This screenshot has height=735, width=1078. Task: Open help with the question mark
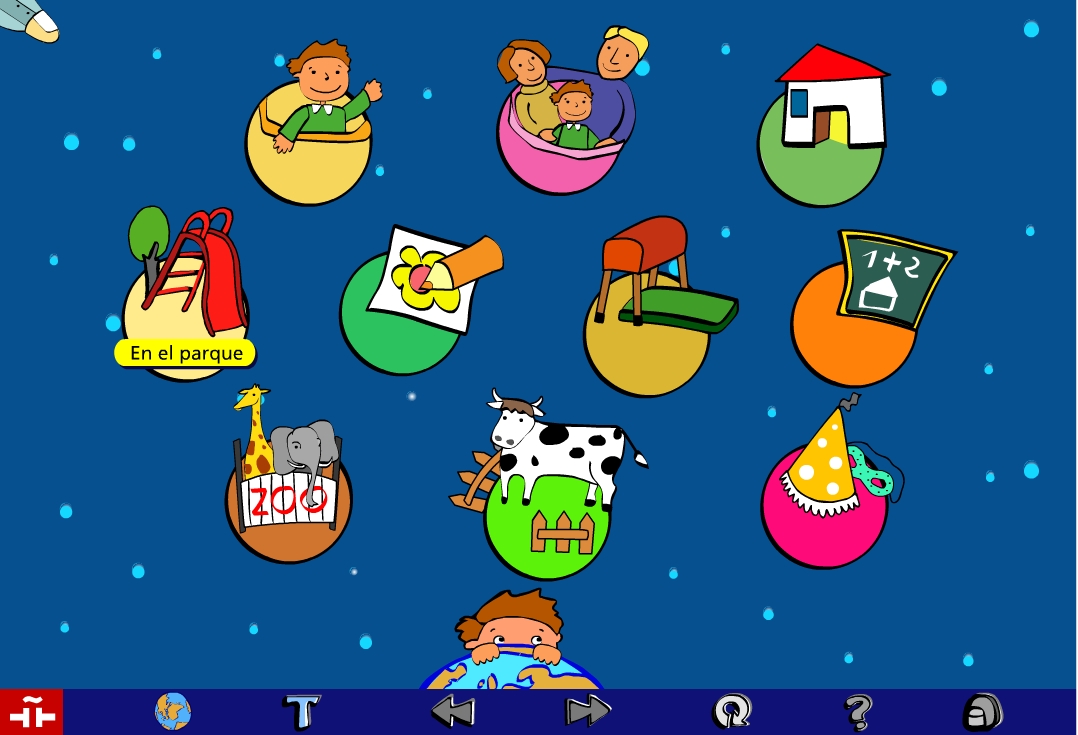tap(857, 712)
